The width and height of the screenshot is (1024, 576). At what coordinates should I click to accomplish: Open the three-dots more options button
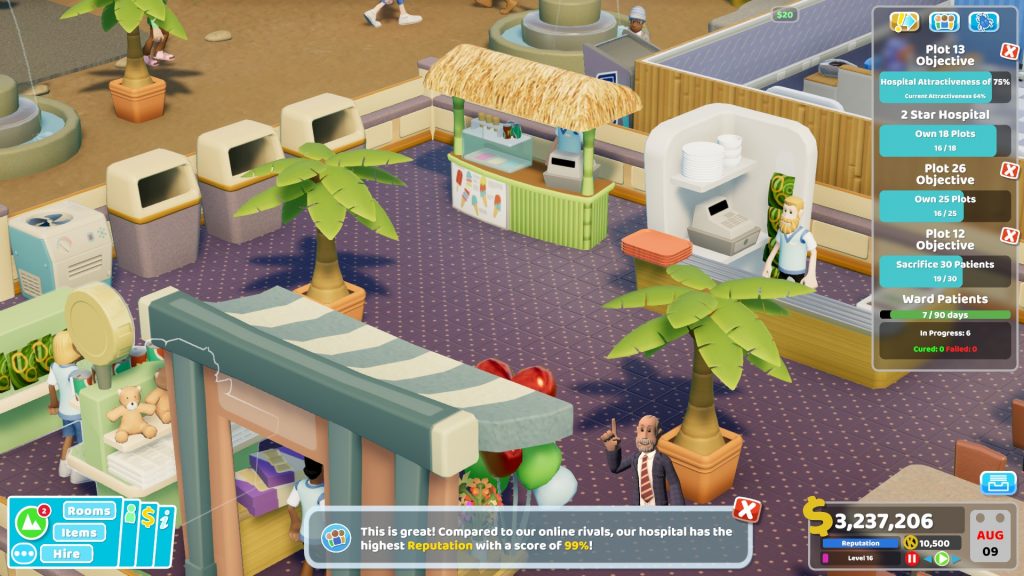tap(25, 553)
